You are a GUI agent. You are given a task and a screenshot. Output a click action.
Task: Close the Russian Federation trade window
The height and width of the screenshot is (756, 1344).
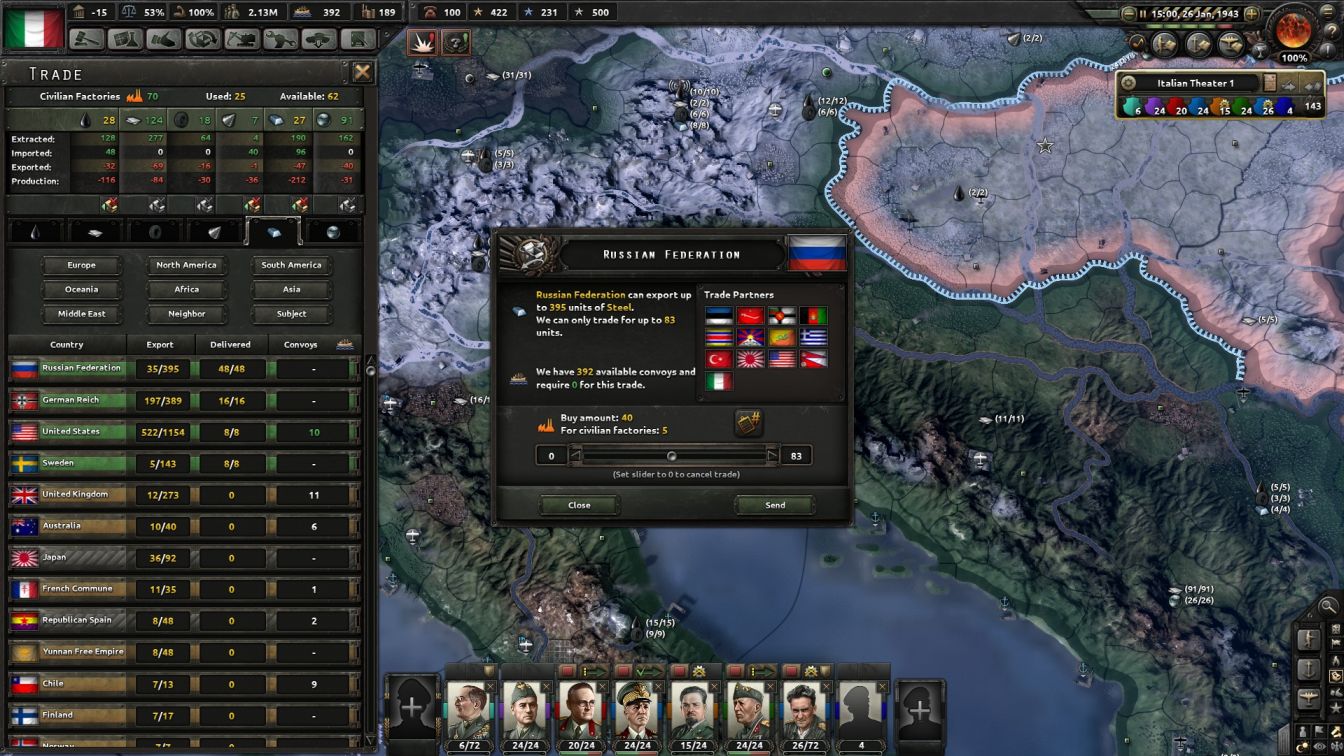(578, 505)
